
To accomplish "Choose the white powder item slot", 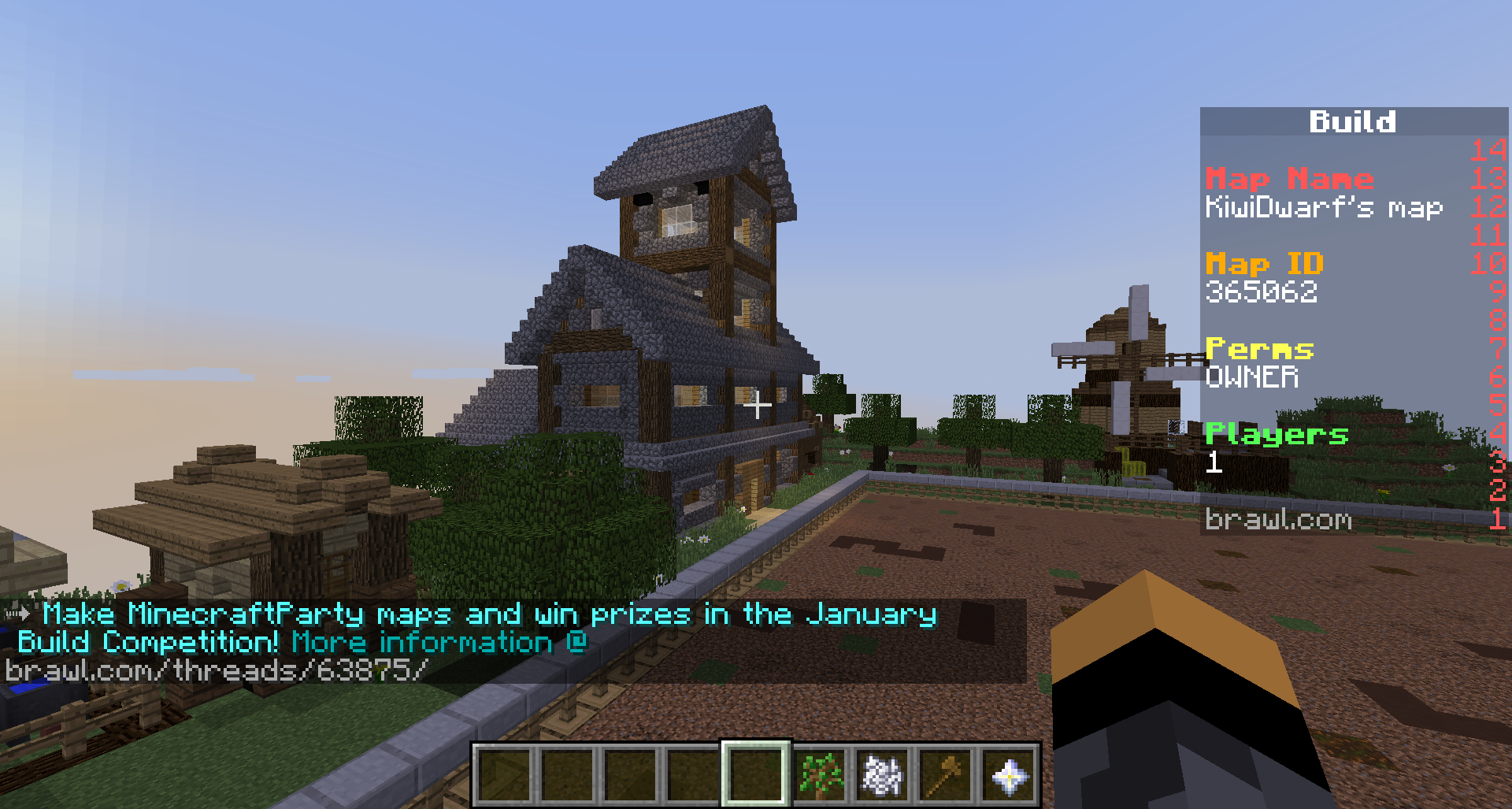I will pos(882,774).
